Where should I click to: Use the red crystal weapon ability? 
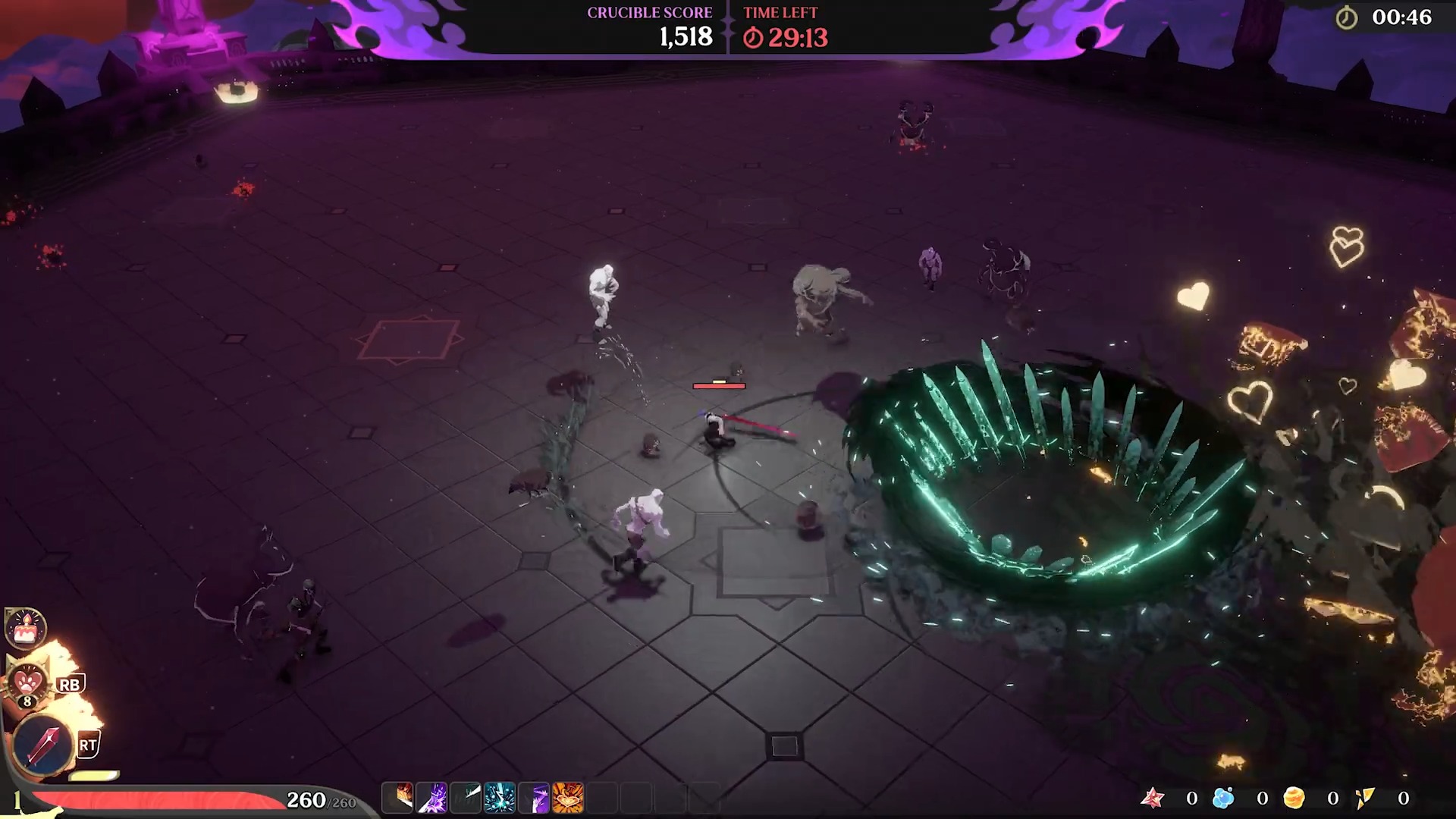[44, 744]
